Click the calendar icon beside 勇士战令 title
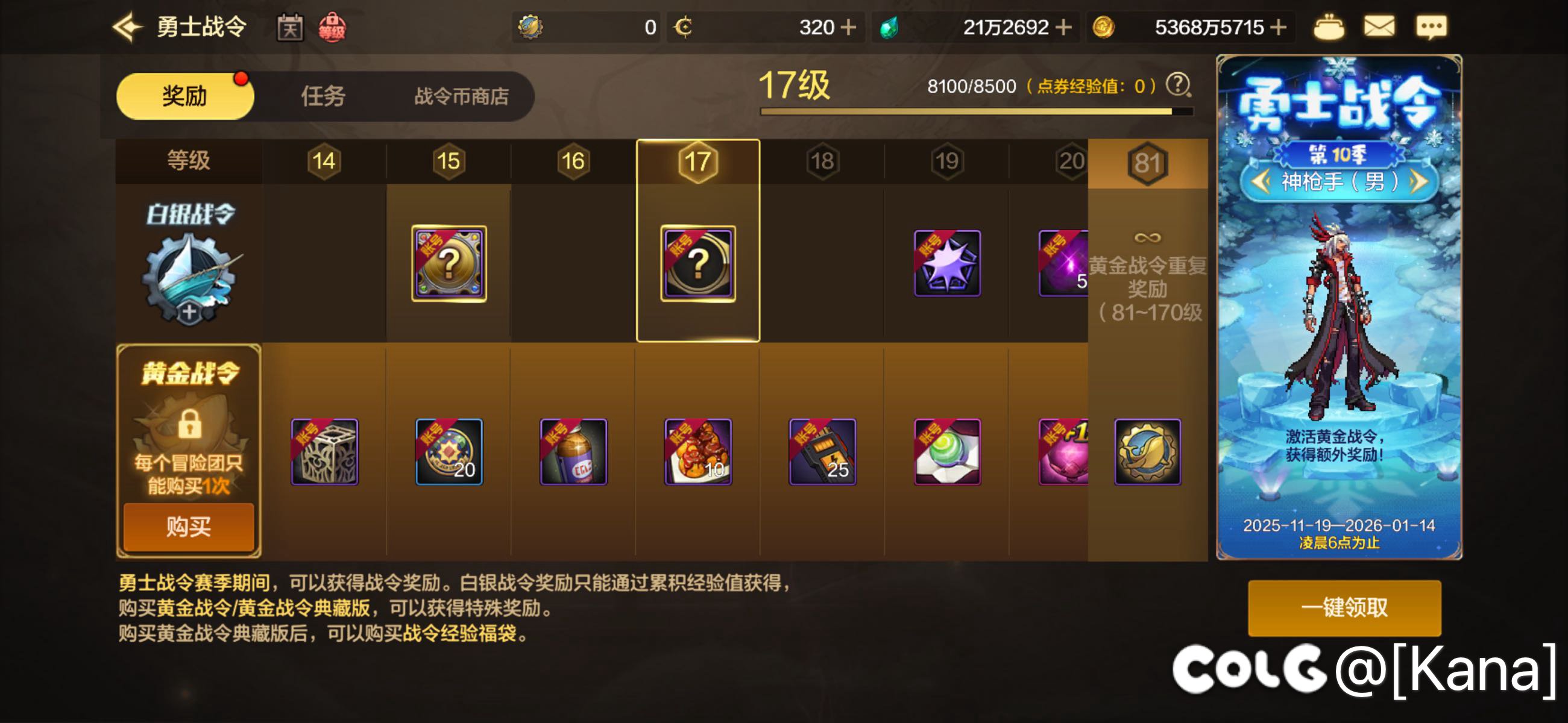This screenshot has height=723, width=1568. 291,27
